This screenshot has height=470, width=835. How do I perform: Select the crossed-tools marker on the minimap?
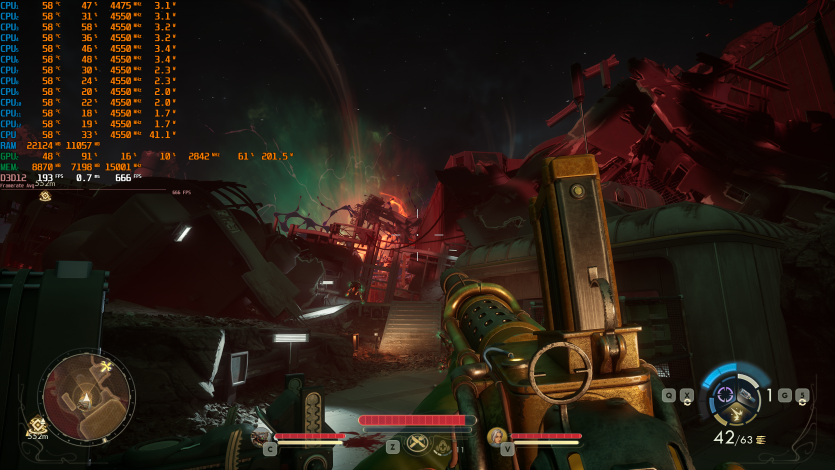pos(105,368)
